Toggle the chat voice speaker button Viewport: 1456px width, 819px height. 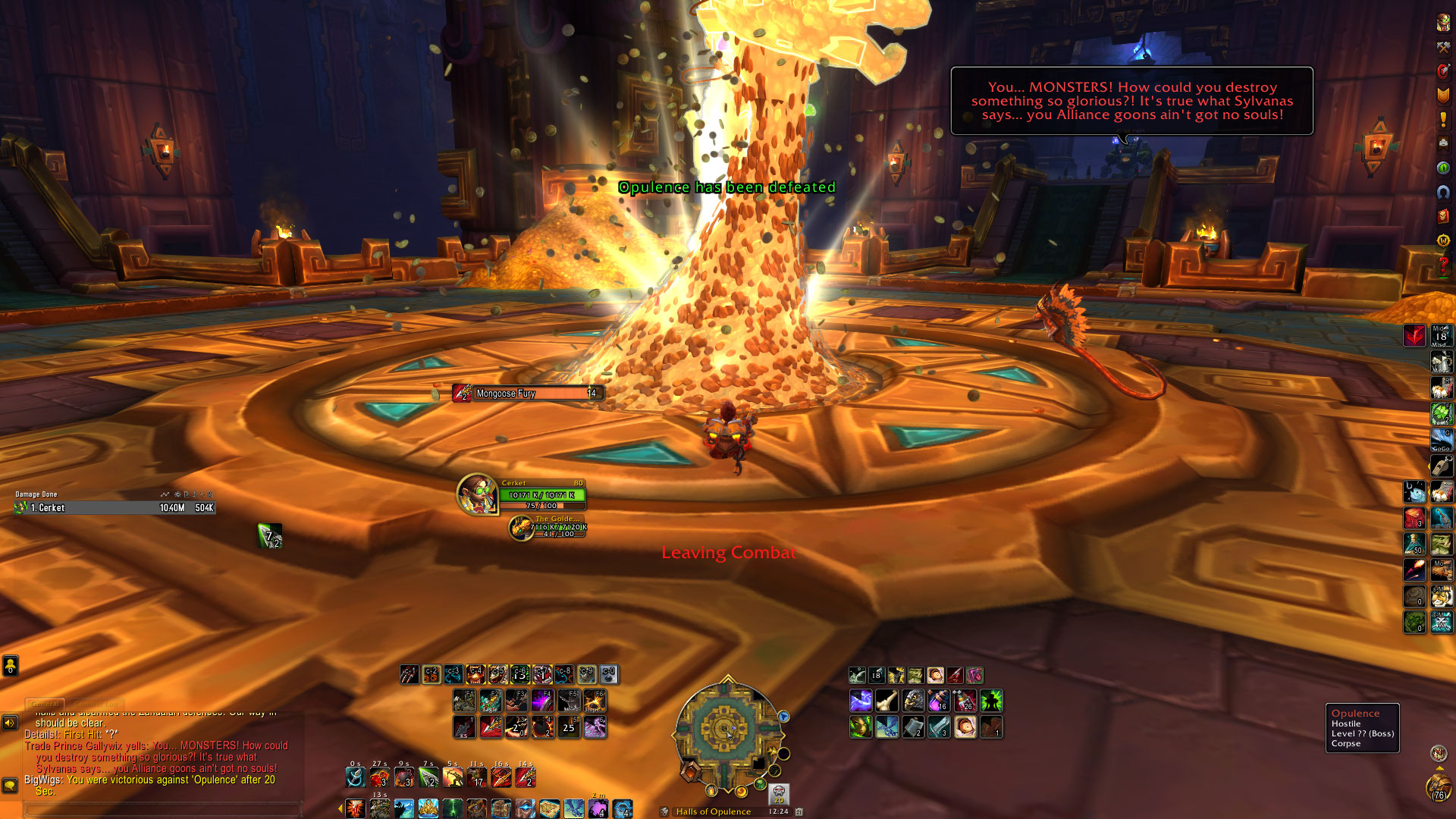coord(10,723)
